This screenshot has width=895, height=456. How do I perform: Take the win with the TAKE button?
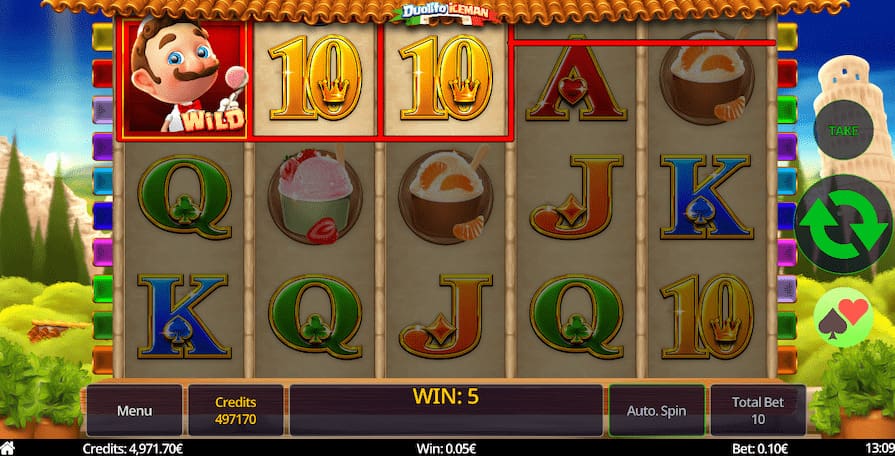click(844, 130)
